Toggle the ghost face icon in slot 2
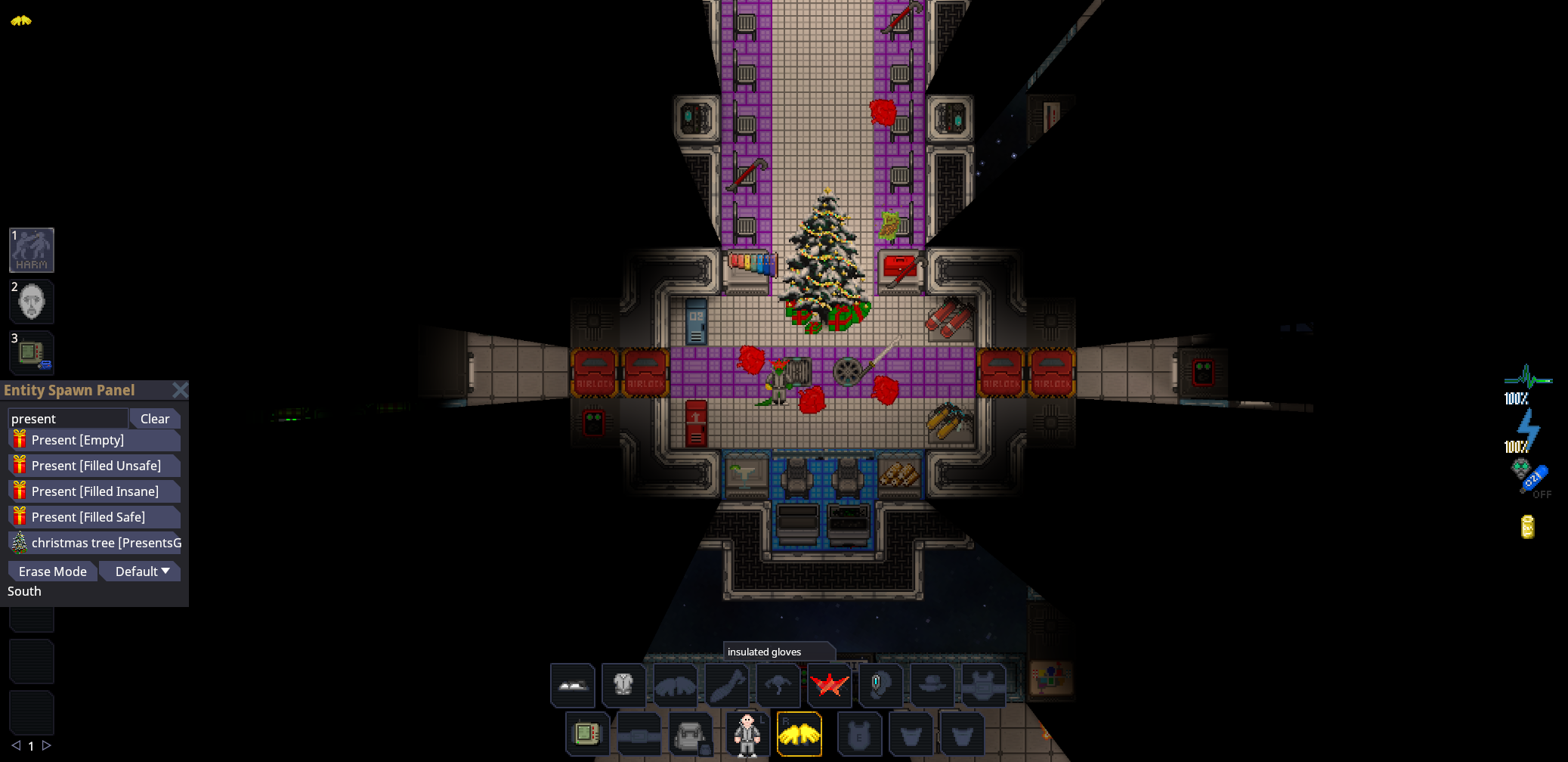The width and height of the screenshot is (1568, 762). click(x=31, y=302)
